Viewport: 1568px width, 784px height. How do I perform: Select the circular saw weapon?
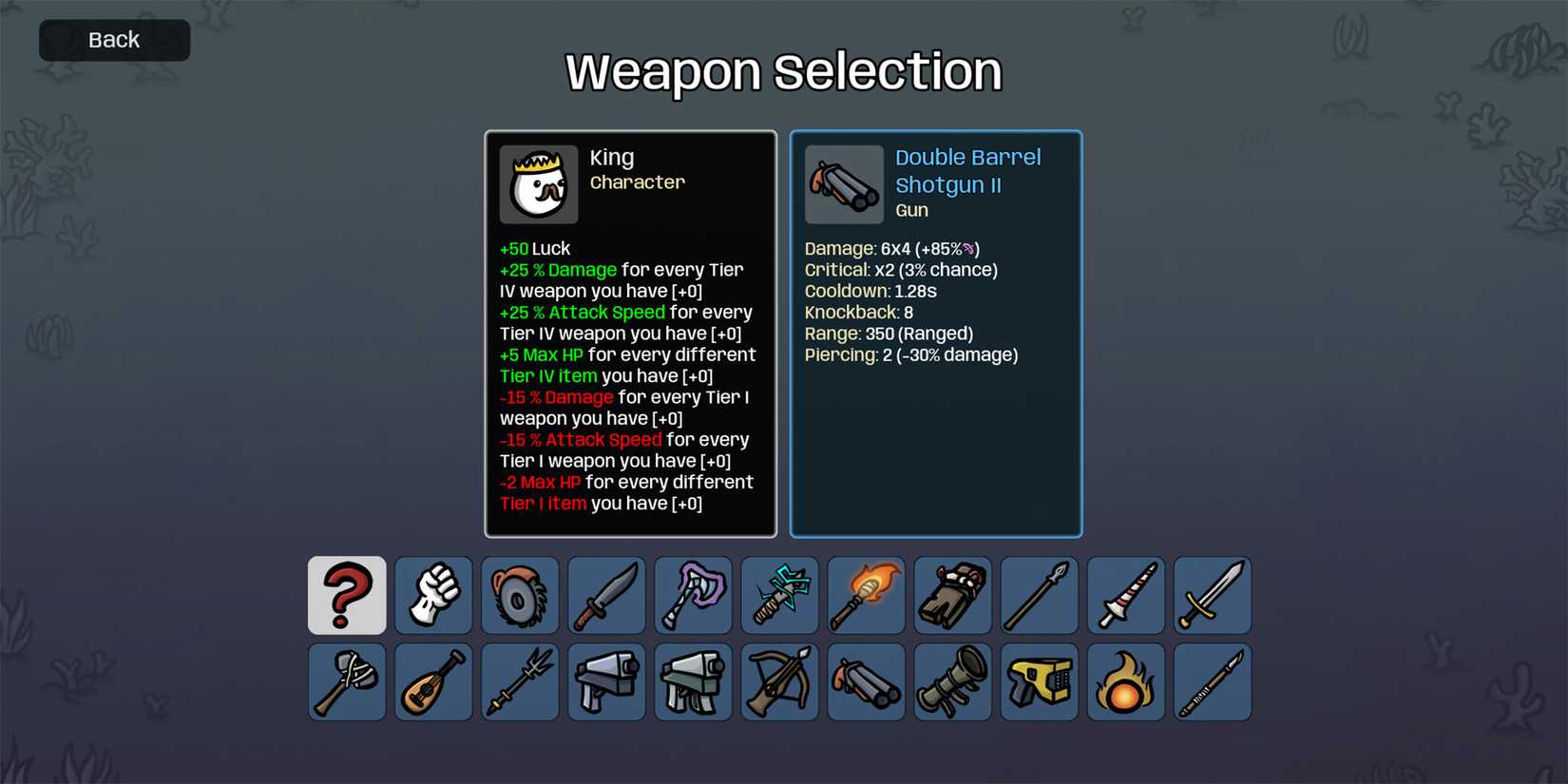point(519,596)
